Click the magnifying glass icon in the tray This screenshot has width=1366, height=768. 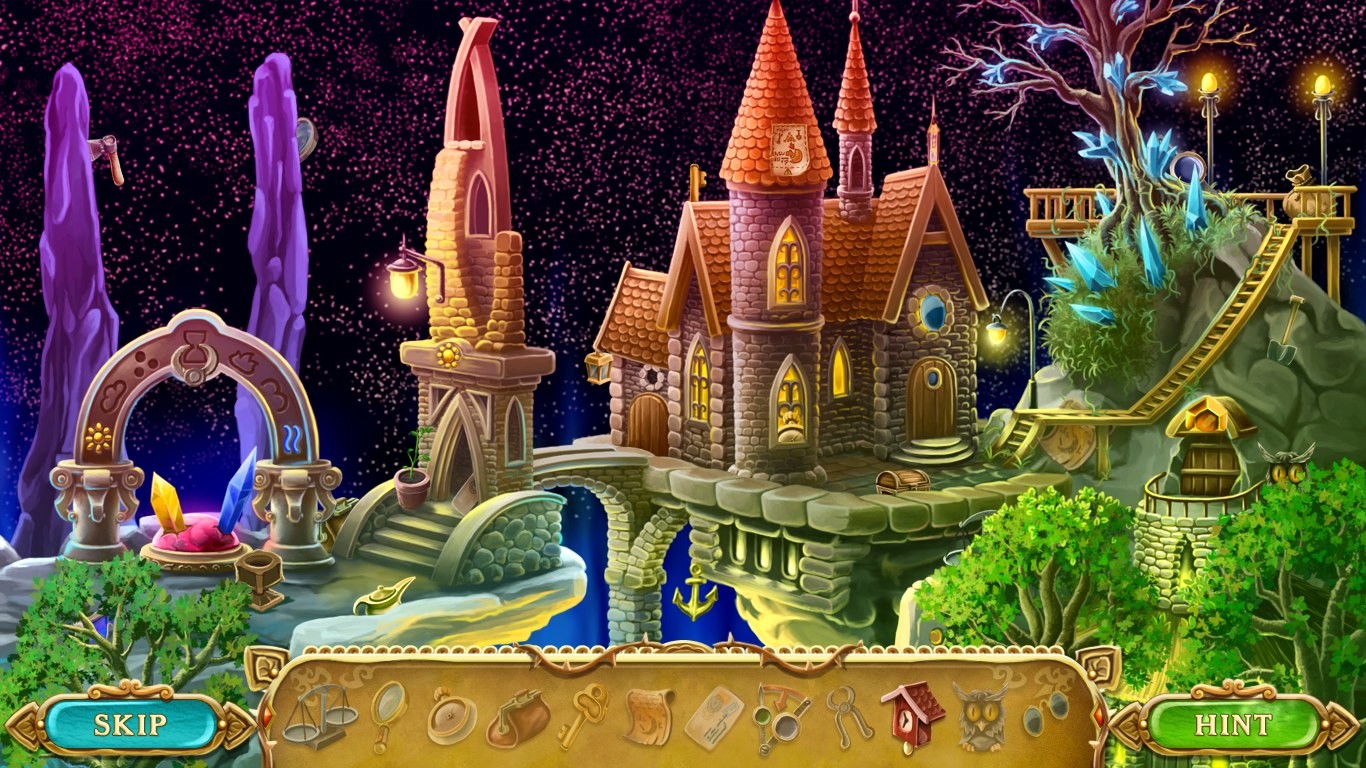[x=387, y=712]
